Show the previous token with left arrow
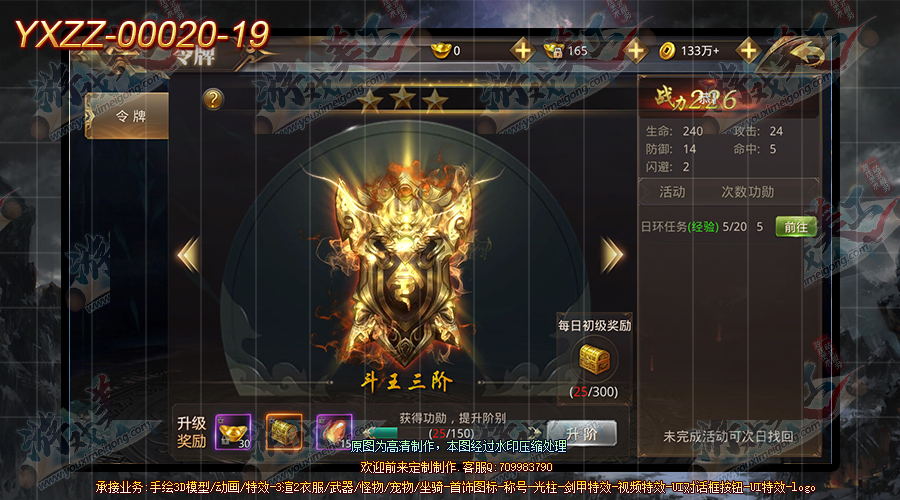Viewport: 900px width, 500px height. [188, 254]
